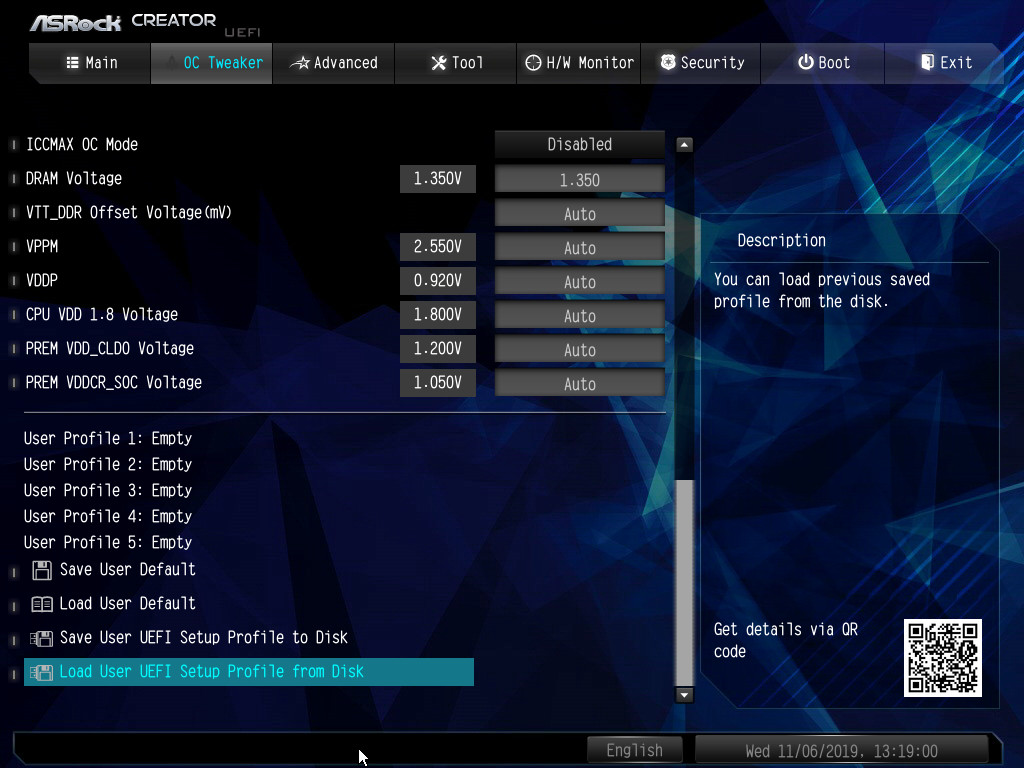
Task: Choose Load User Default option
Action: tap(127, 604)
